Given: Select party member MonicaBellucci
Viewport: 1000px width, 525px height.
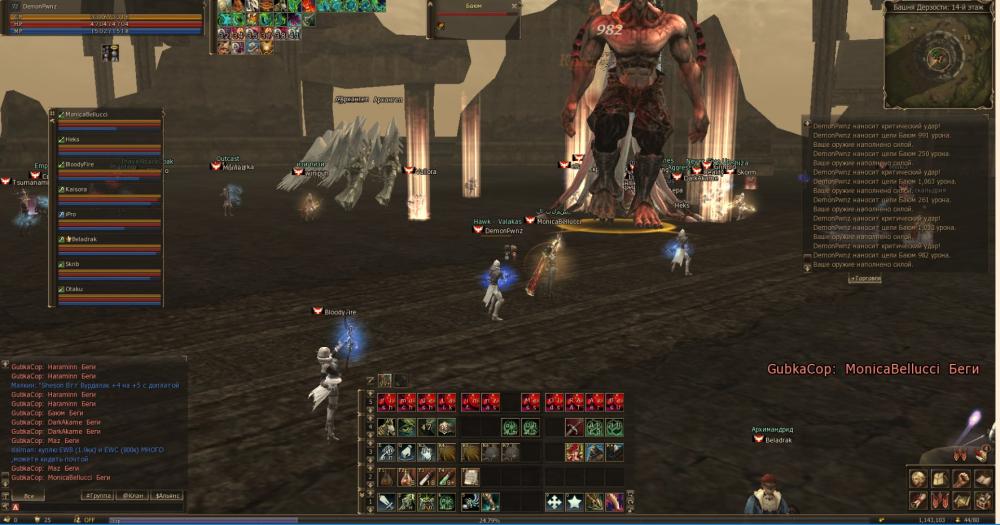Looking at the screenshot, I should [88, 115].
